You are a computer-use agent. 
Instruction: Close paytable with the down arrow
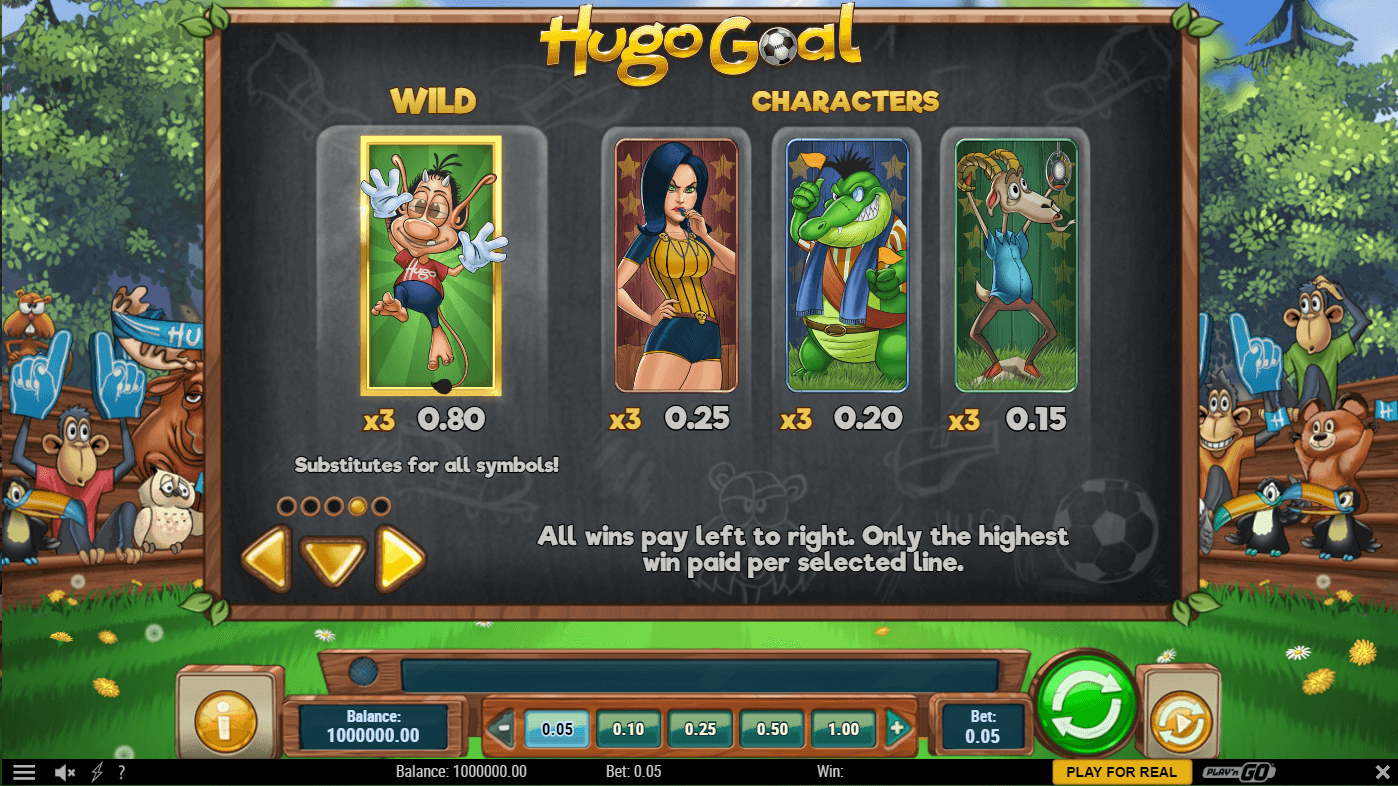point(334,559)
